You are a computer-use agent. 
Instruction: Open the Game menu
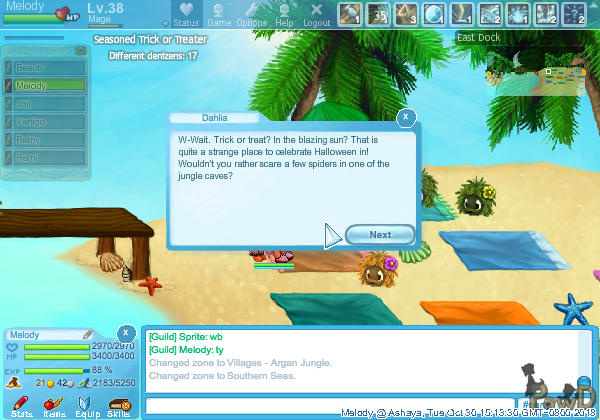coord(219,15)
